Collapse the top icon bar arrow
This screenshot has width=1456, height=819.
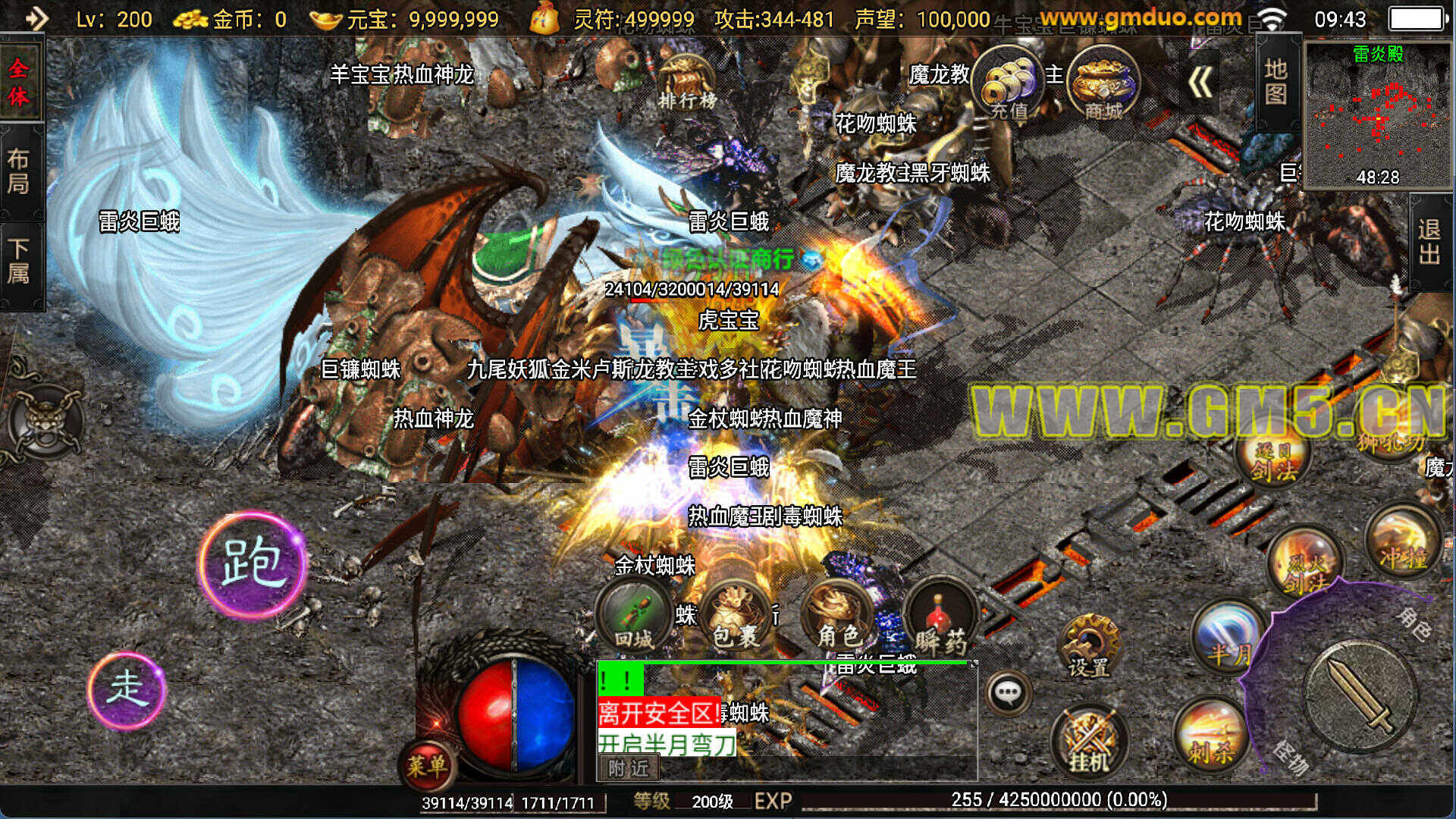(1200, 83)
